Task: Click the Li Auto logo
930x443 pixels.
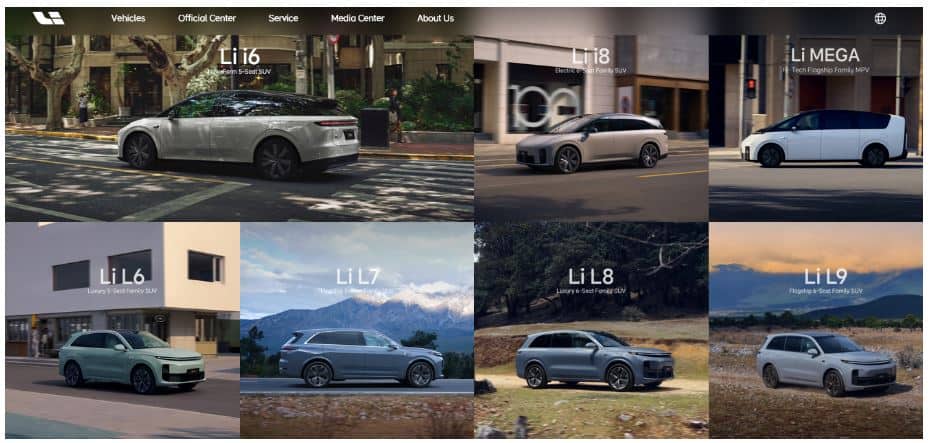Action: (x=48, y=18)
